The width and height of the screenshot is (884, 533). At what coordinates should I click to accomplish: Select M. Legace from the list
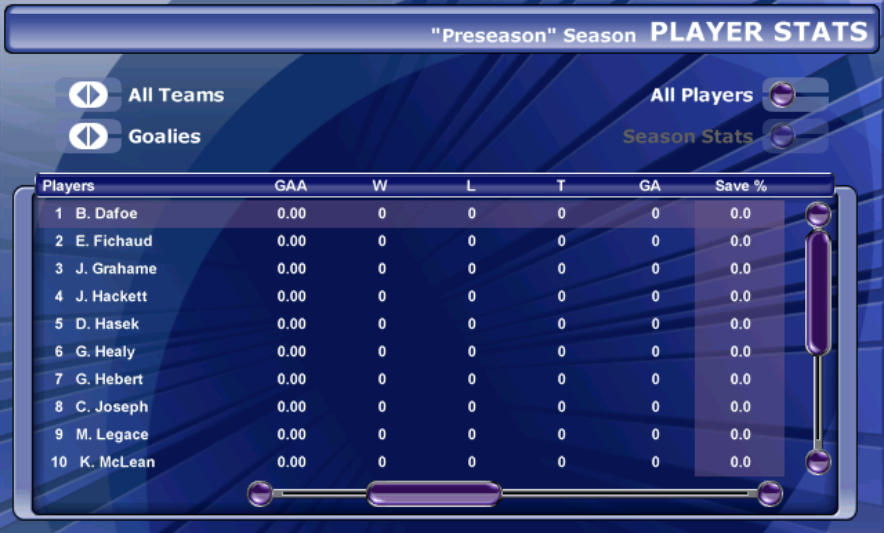click(111, 435)
